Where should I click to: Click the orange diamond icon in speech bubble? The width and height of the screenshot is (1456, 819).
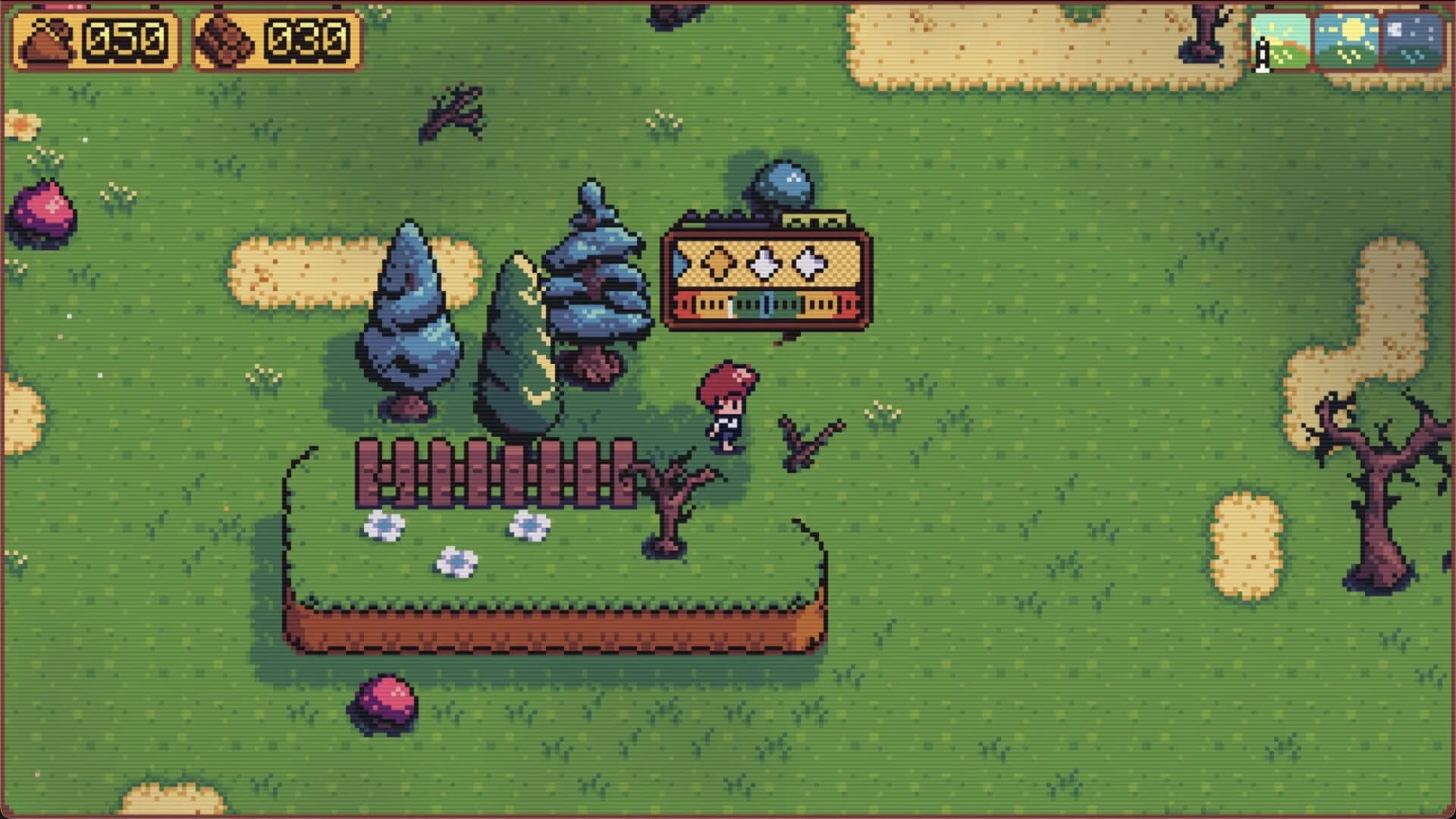point(718,262)
